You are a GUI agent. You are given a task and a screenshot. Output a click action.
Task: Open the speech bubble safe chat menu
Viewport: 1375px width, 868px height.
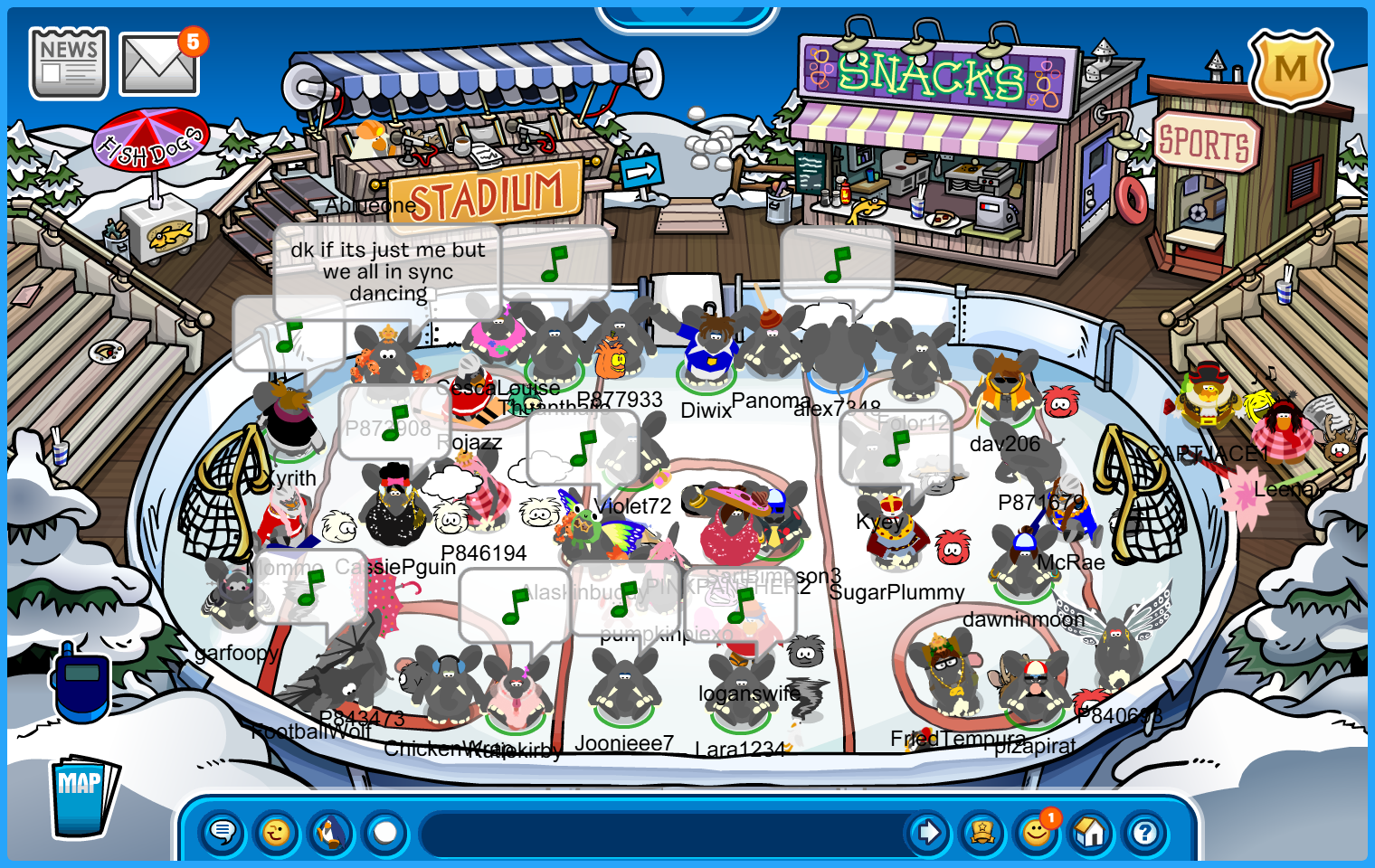[223, 832]
